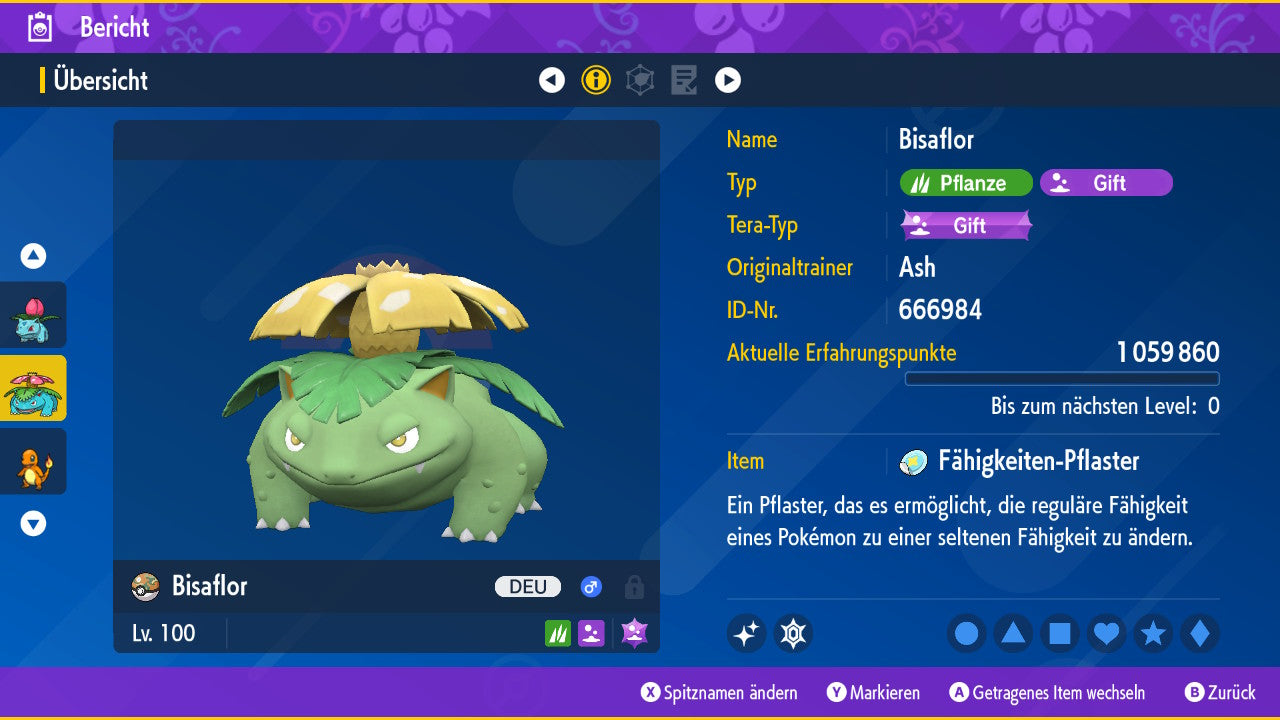Switch to the stats hexagon tab
This screenshot has height=720, width=1280.
640,80
